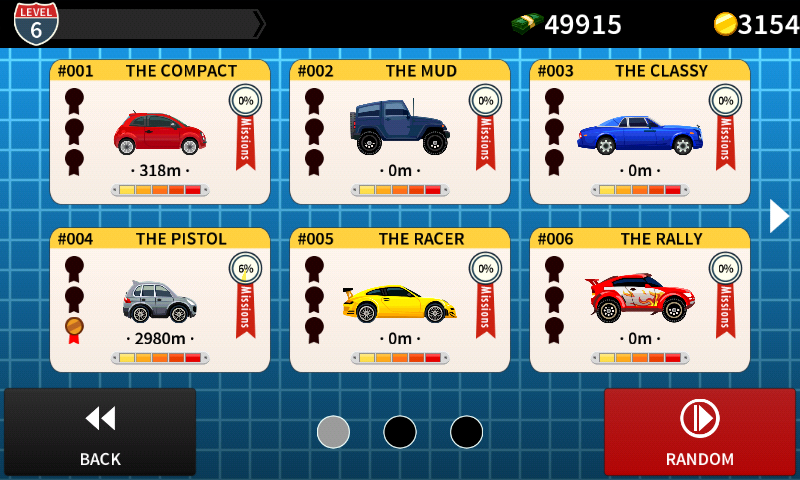Viewport: 800px width, 480px height.
Task: Choose The Racer yellow sports car
Action: pos(400,300)
